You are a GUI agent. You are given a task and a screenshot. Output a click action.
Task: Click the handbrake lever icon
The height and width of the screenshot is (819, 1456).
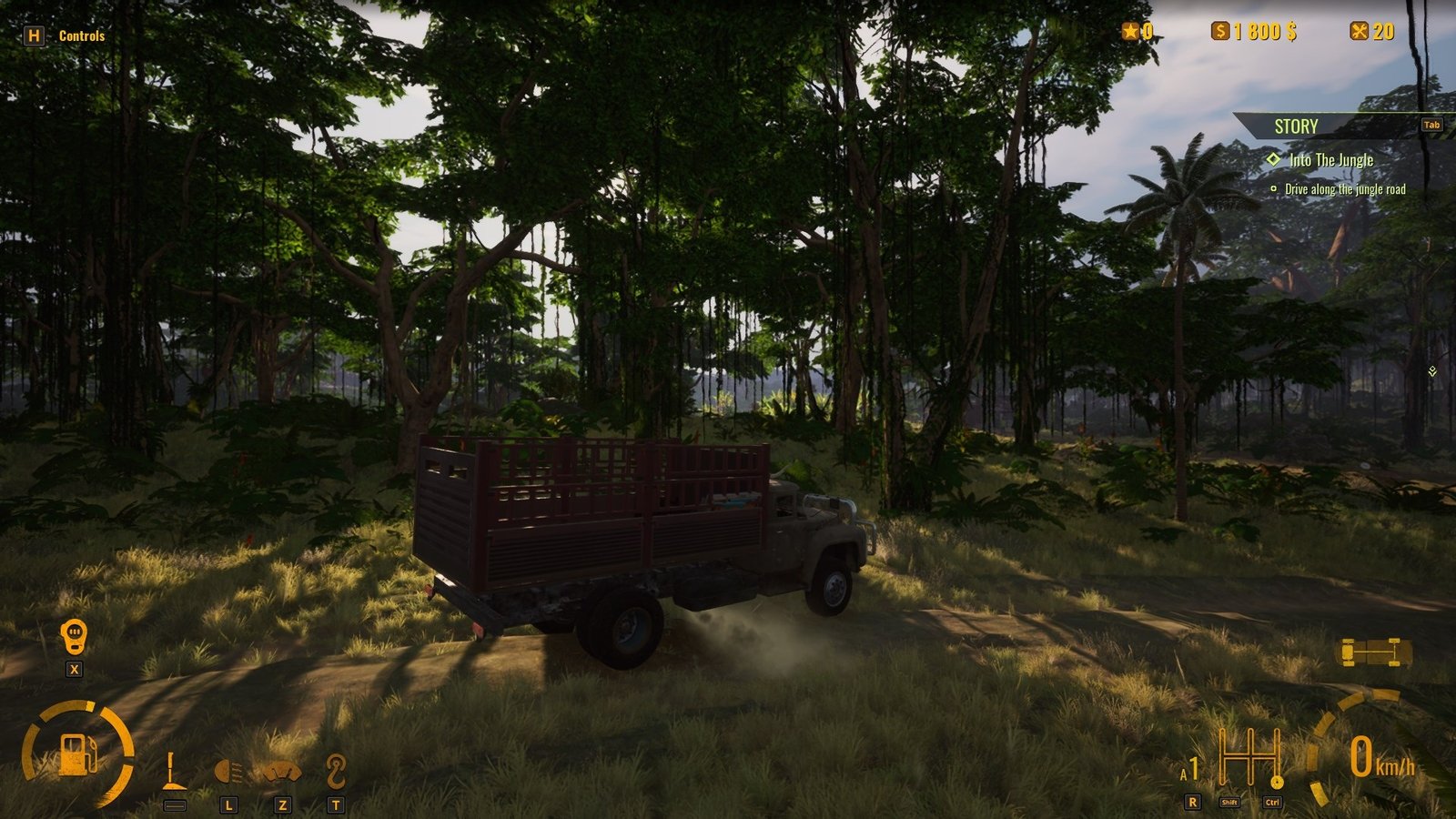click(x=173, y=772)
